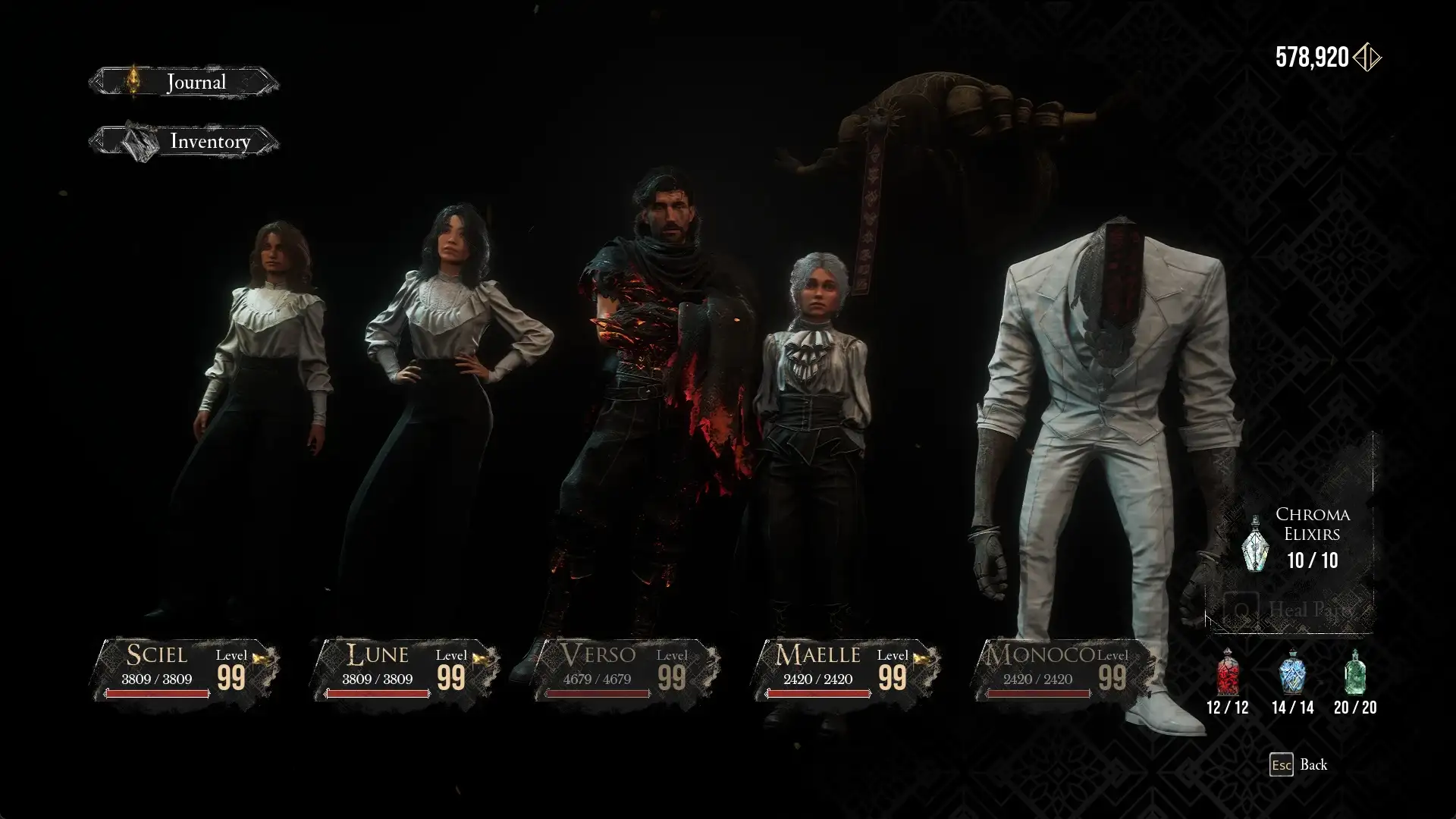Click the green tint flask icon
Image resolution: width=1456 pixels, height=819 pixels.
pyautogui.click(x=1355, y=673)
